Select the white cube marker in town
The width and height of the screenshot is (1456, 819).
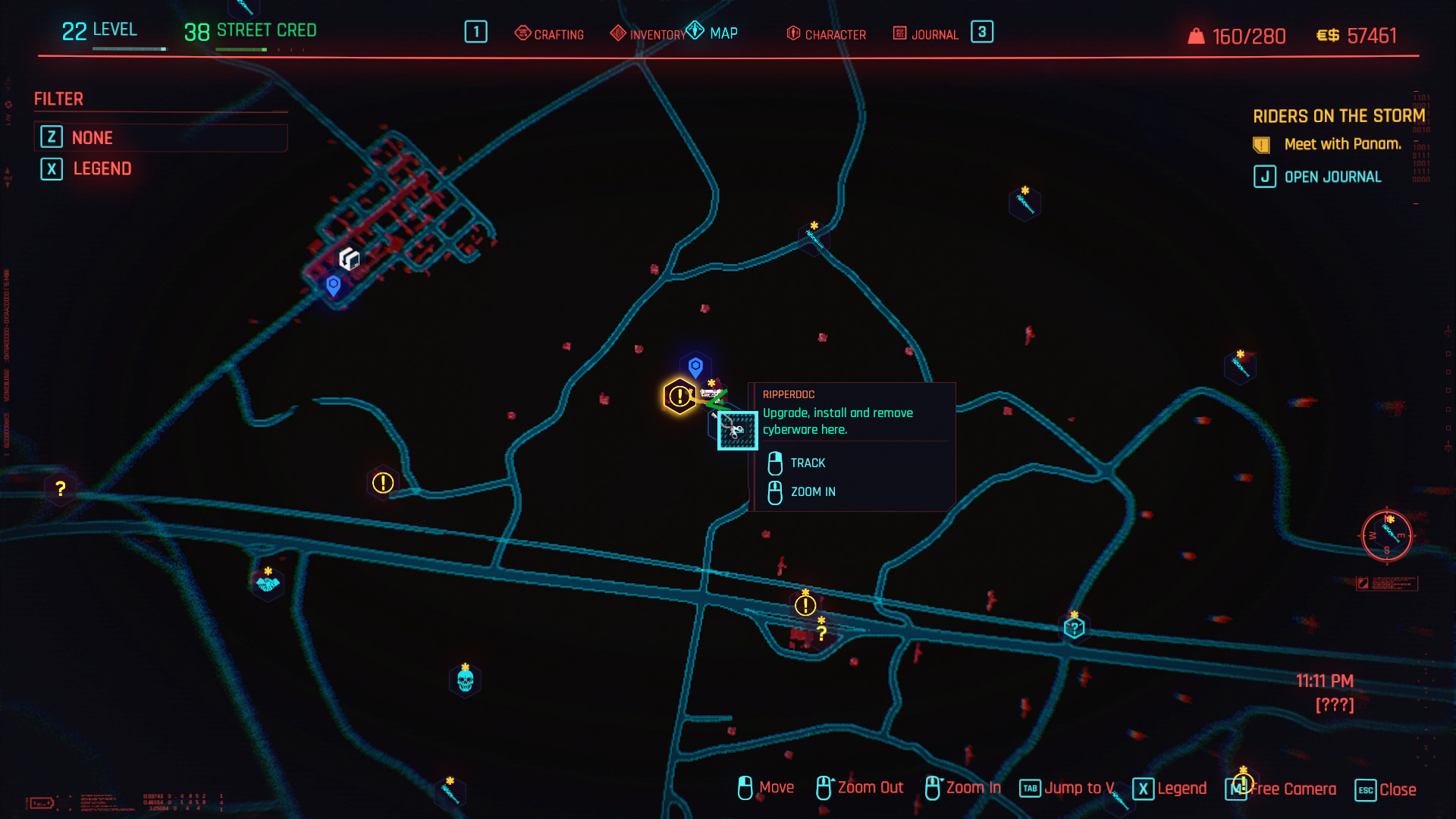[x=349, y=259]
